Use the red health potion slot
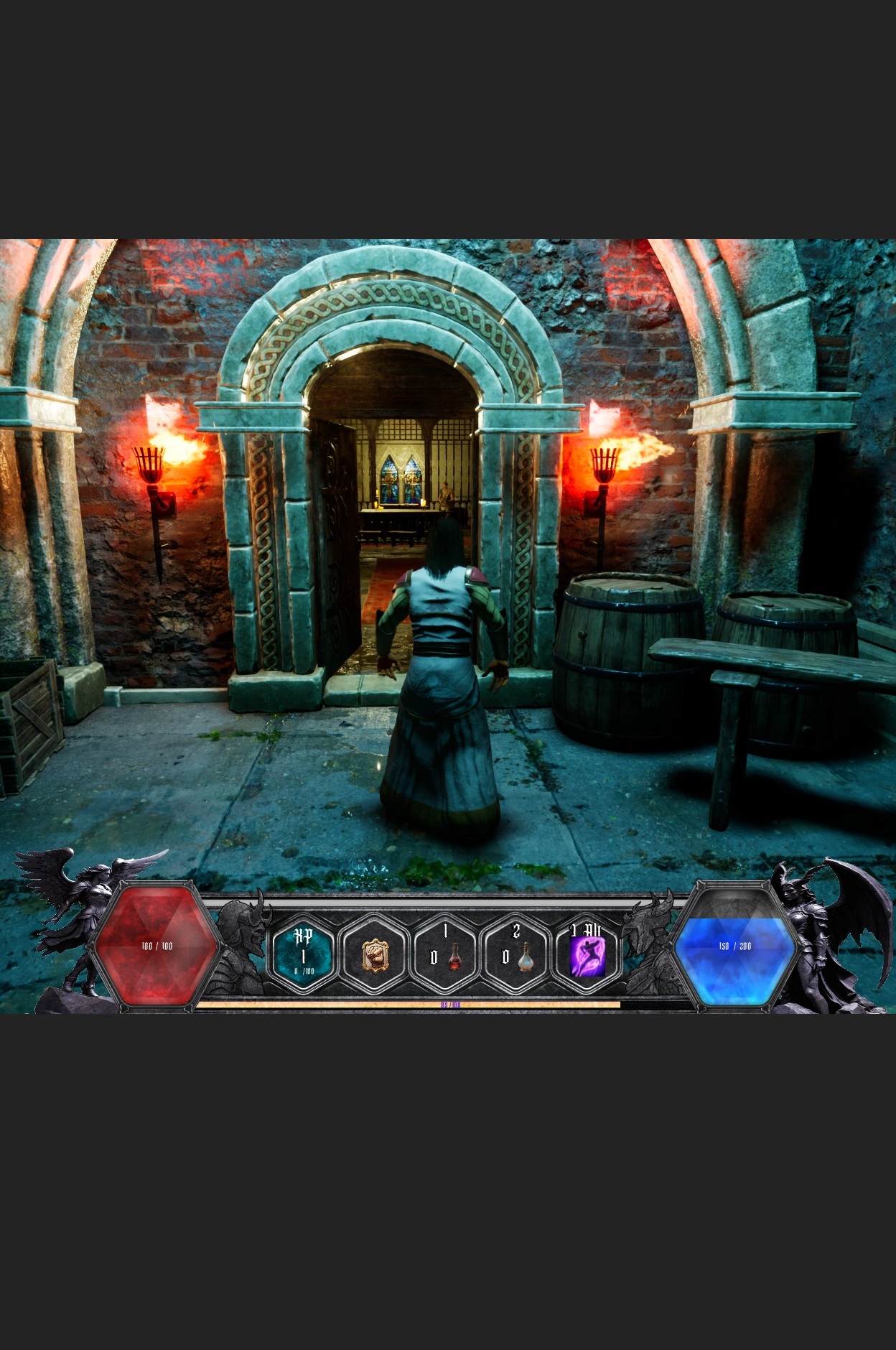The height and width of the screenshot is (1350, 896). pos(445,956)
